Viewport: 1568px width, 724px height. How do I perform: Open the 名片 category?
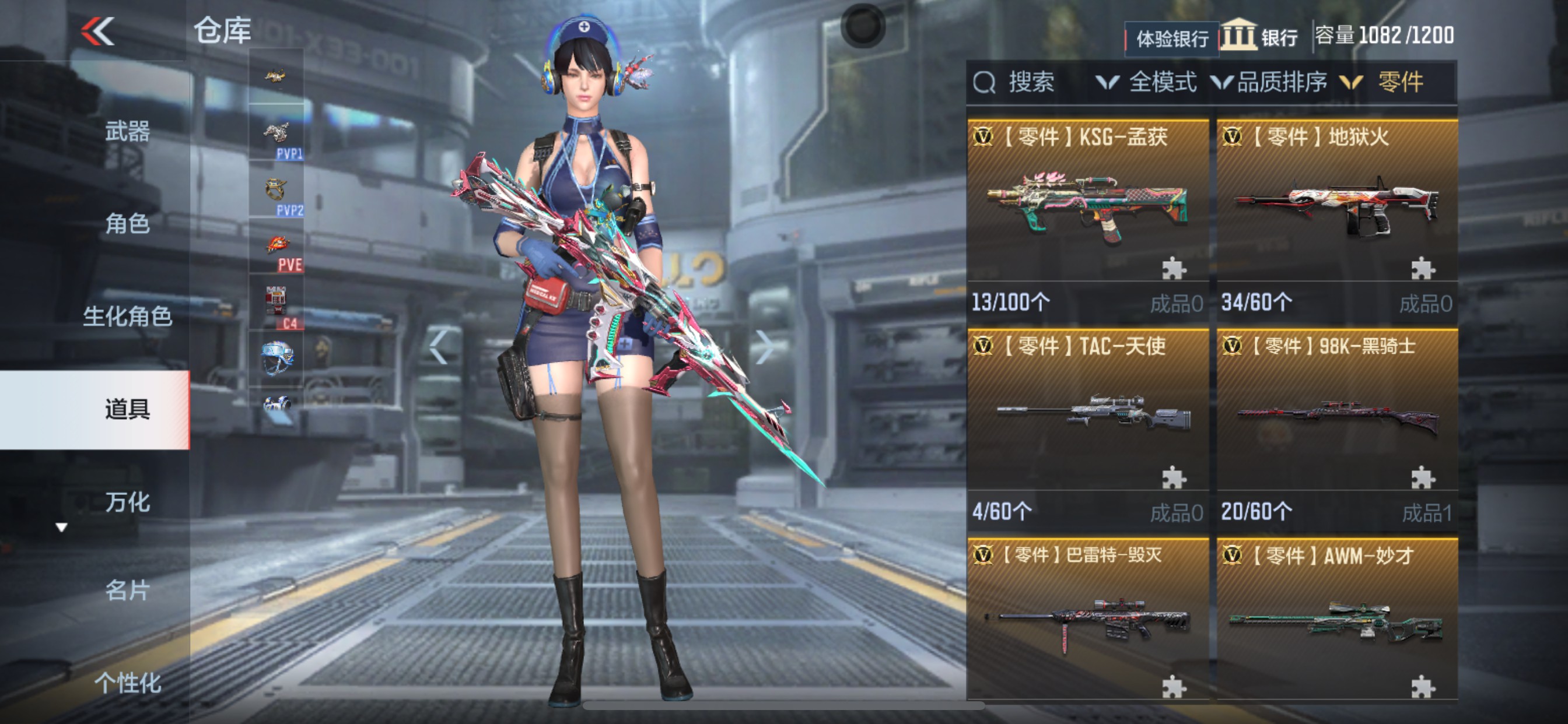(127, 590)
